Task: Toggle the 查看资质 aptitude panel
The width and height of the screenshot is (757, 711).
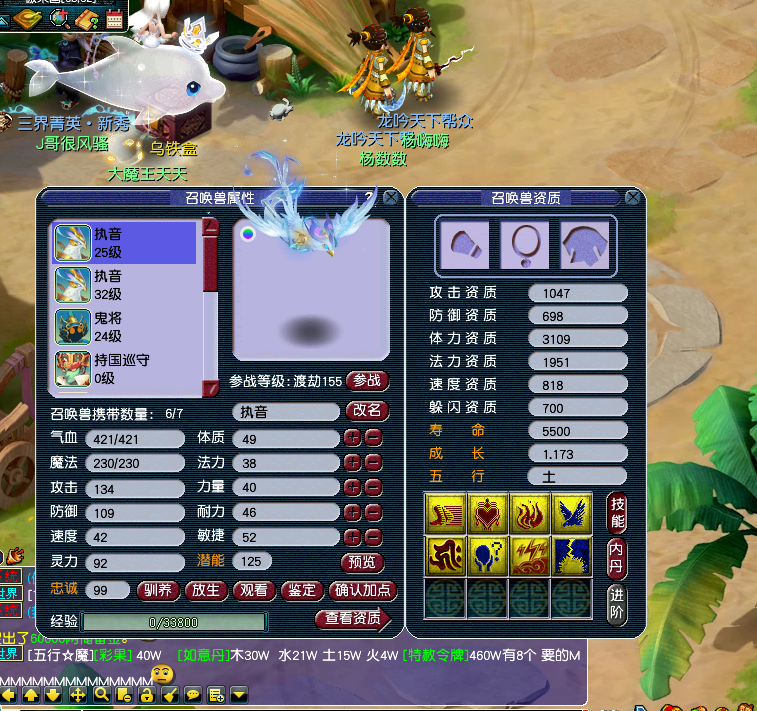Action: (353, 619)
